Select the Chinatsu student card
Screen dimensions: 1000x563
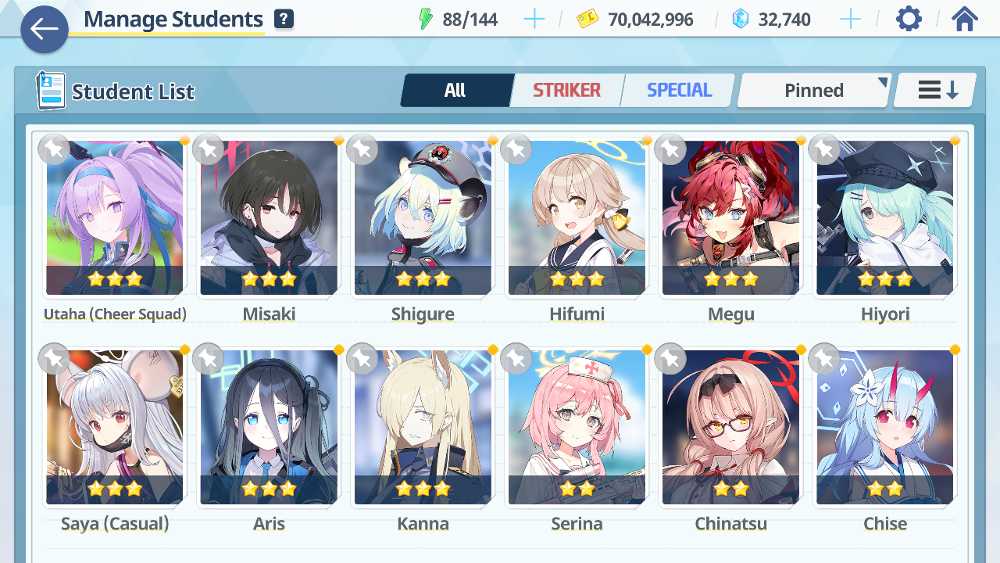pyautogui.click(x=731, y=428)
